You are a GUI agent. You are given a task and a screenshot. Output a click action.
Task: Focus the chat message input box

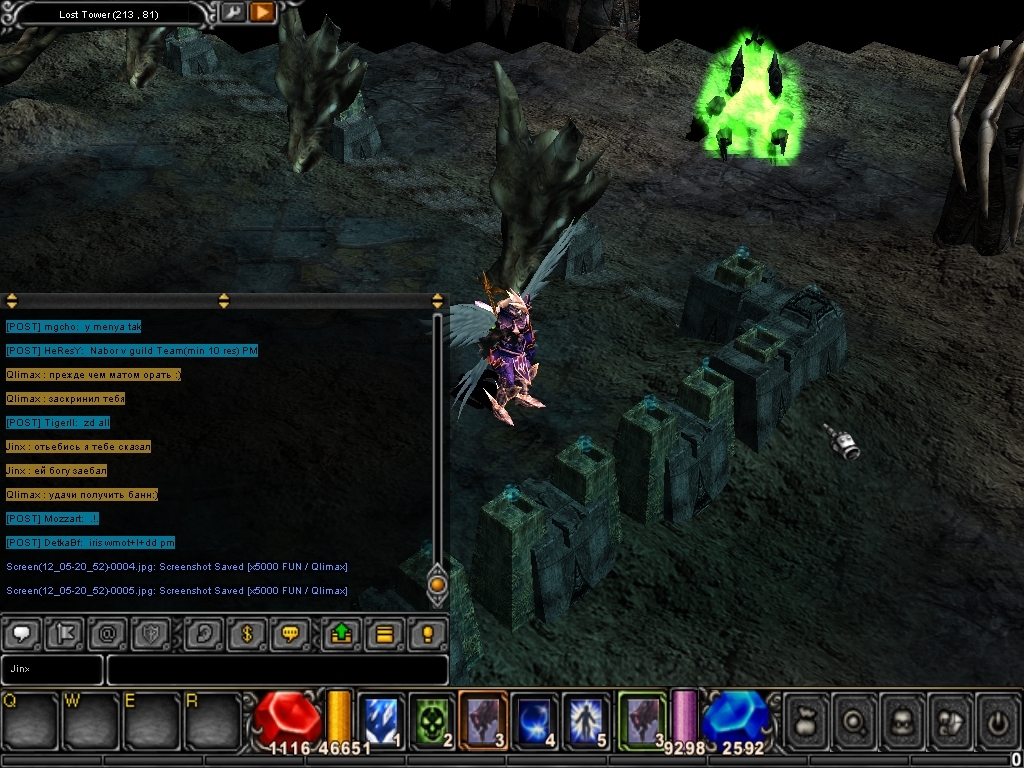click(x=277, y=669)
